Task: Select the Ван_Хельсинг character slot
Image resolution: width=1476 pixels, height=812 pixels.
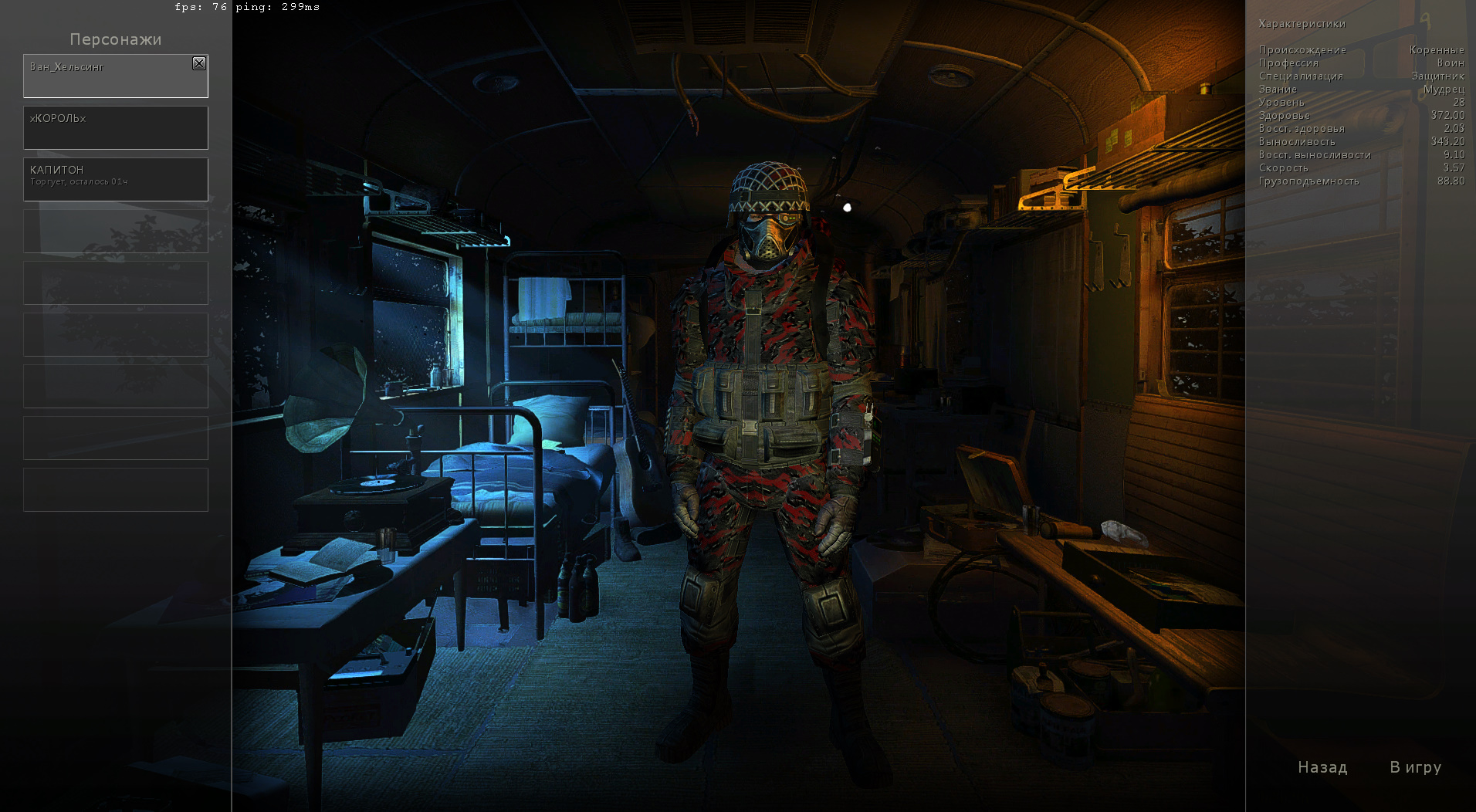Action: pos(108,77)
